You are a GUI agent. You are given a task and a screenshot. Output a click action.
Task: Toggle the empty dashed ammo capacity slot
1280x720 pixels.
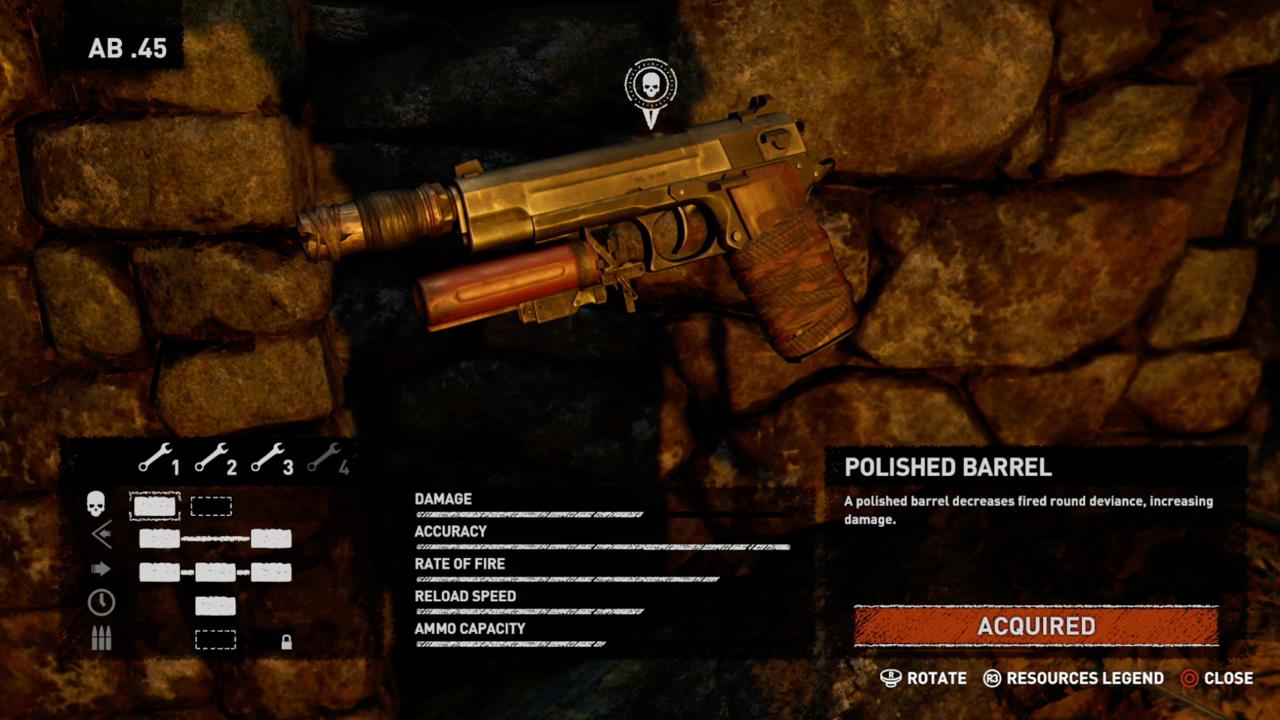215,640
